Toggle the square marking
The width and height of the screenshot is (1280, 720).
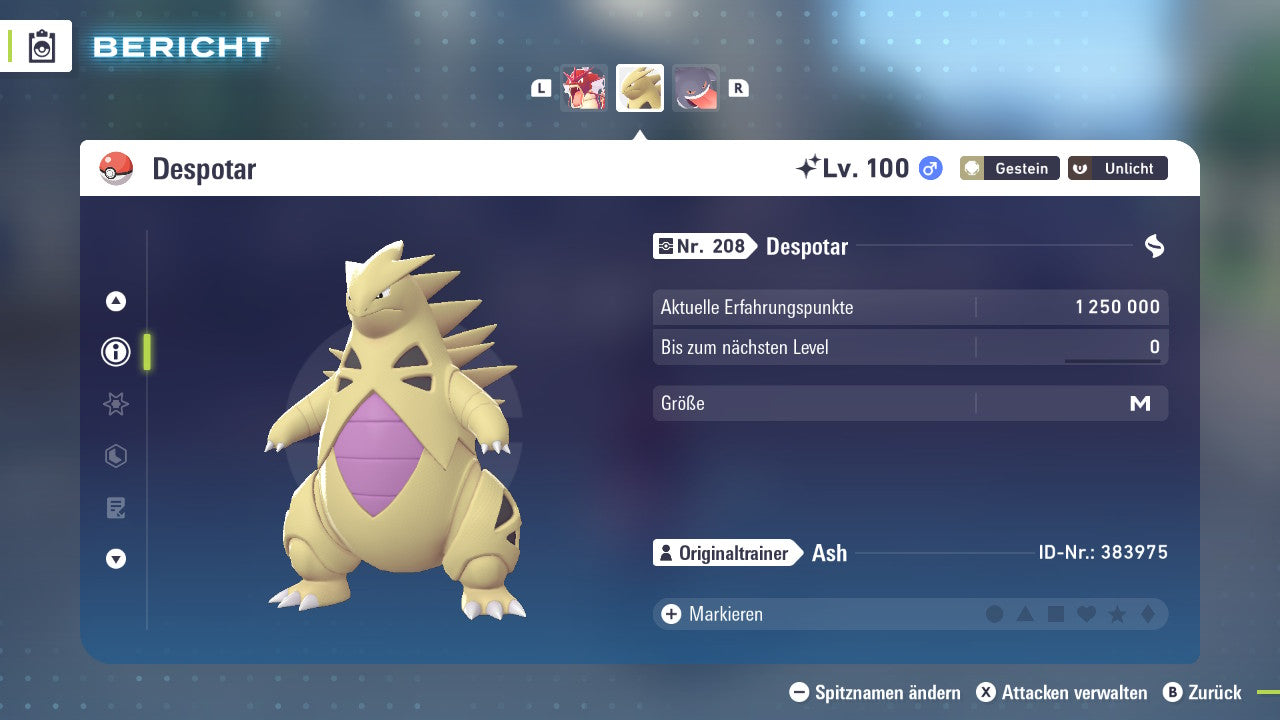pyautogui.click(x=1056, y=614)
